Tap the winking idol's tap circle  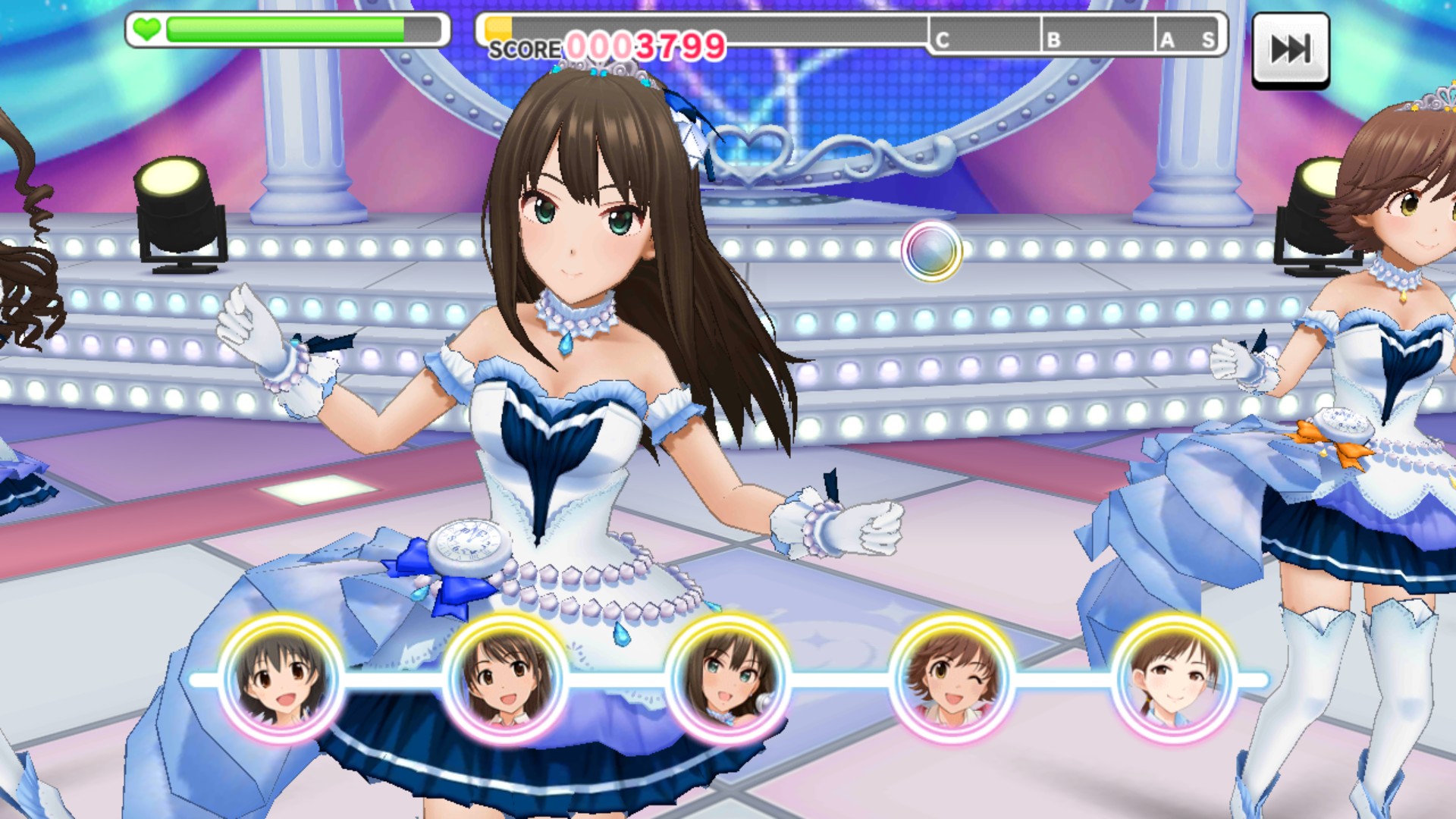952,678
